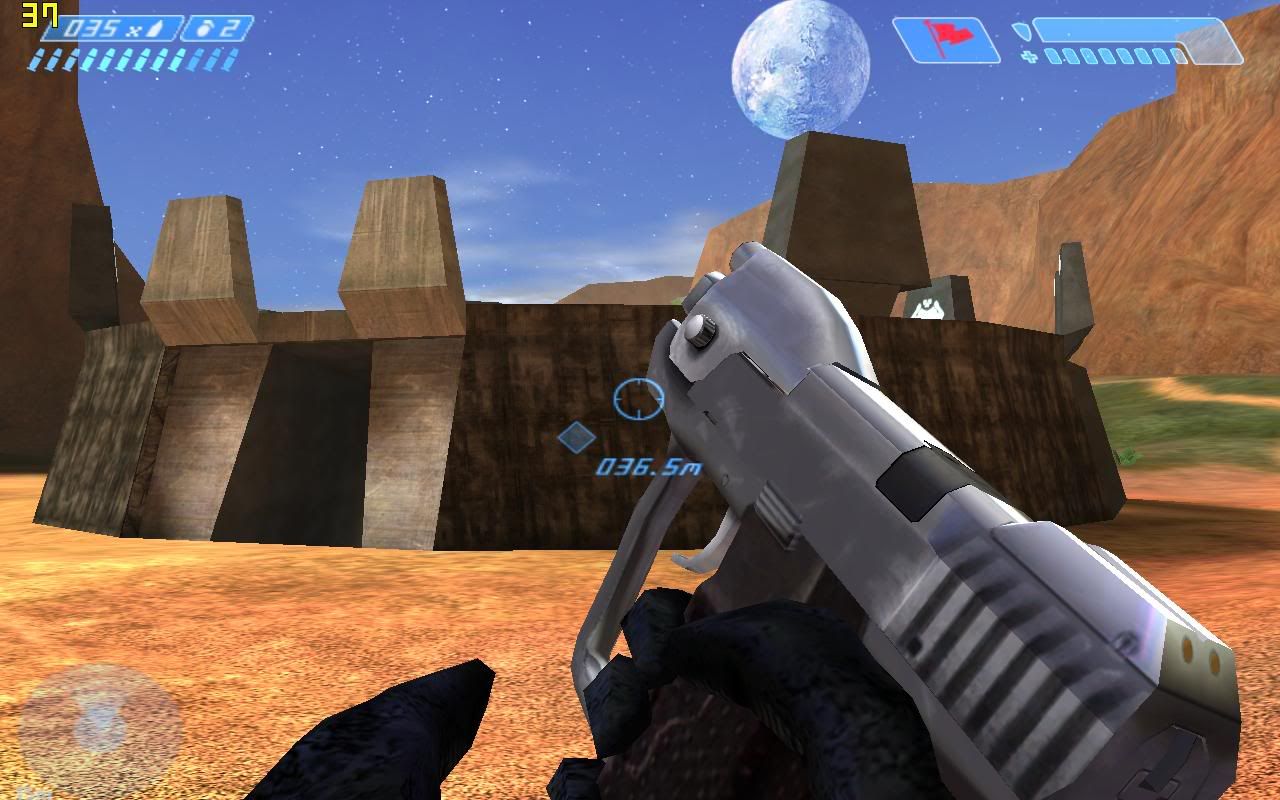The height and width of the screenshot is (800, 1280).
Task: Select the motion tracker radar
Action: [100, 722]
